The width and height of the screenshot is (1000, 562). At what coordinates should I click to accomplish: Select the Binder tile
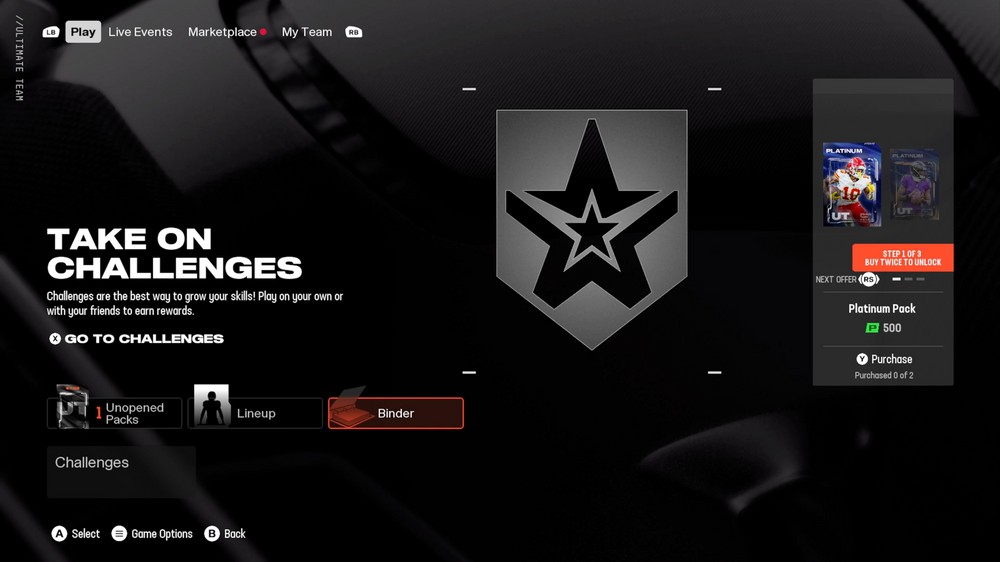(x=395, y=413)
